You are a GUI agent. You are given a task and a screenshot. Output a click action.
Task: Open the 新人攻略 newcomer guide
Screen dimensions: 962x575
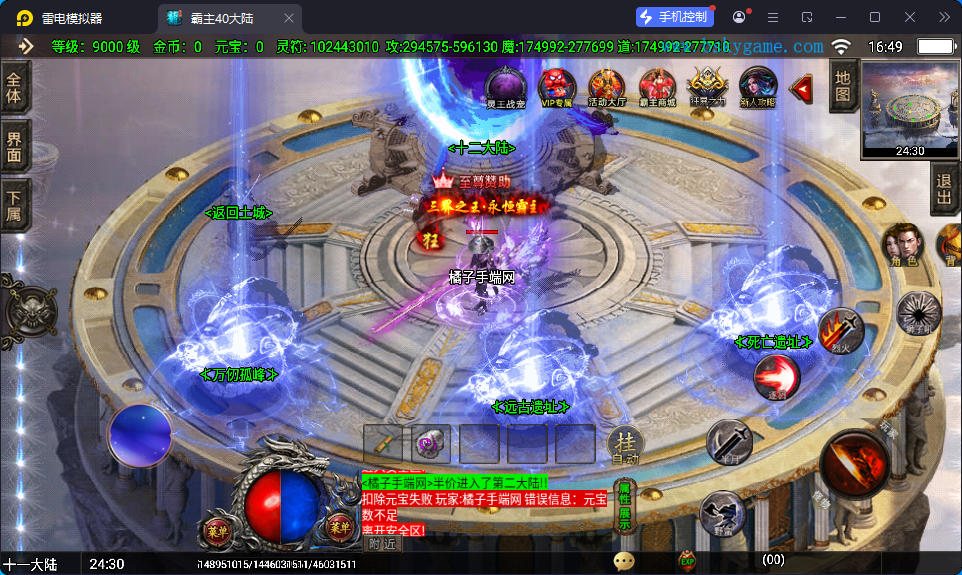pyautogui.click(x=757, y=85)
